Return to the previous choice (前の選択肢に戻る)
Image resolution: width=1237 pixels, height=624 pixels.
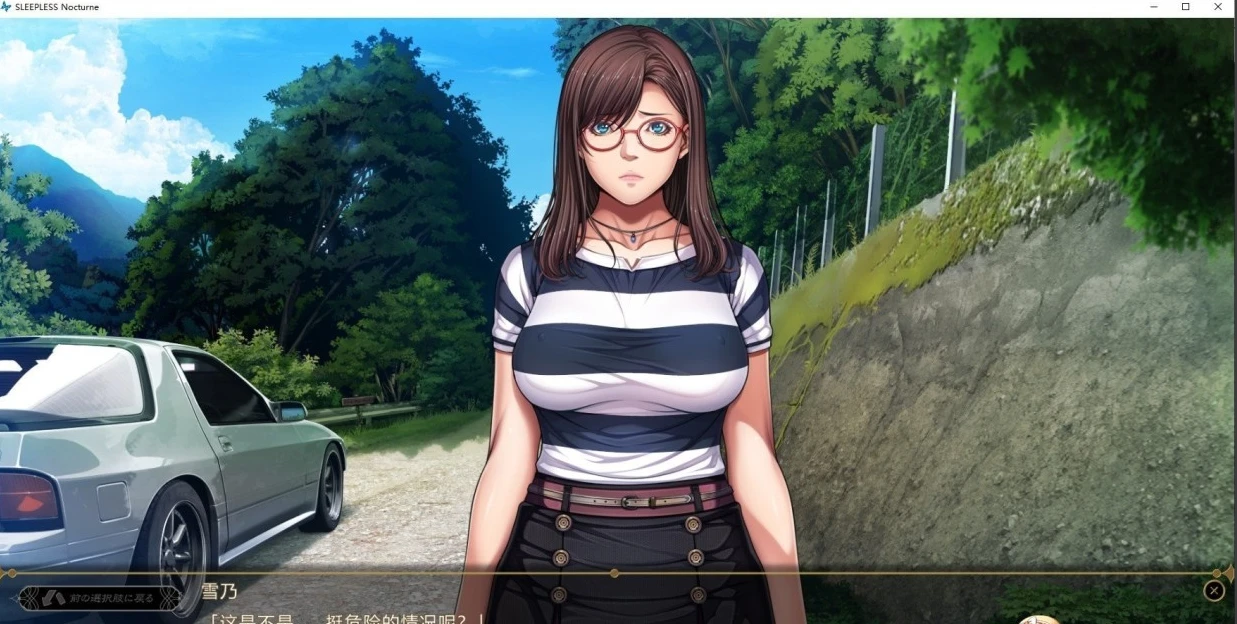[x=100, y=598]
